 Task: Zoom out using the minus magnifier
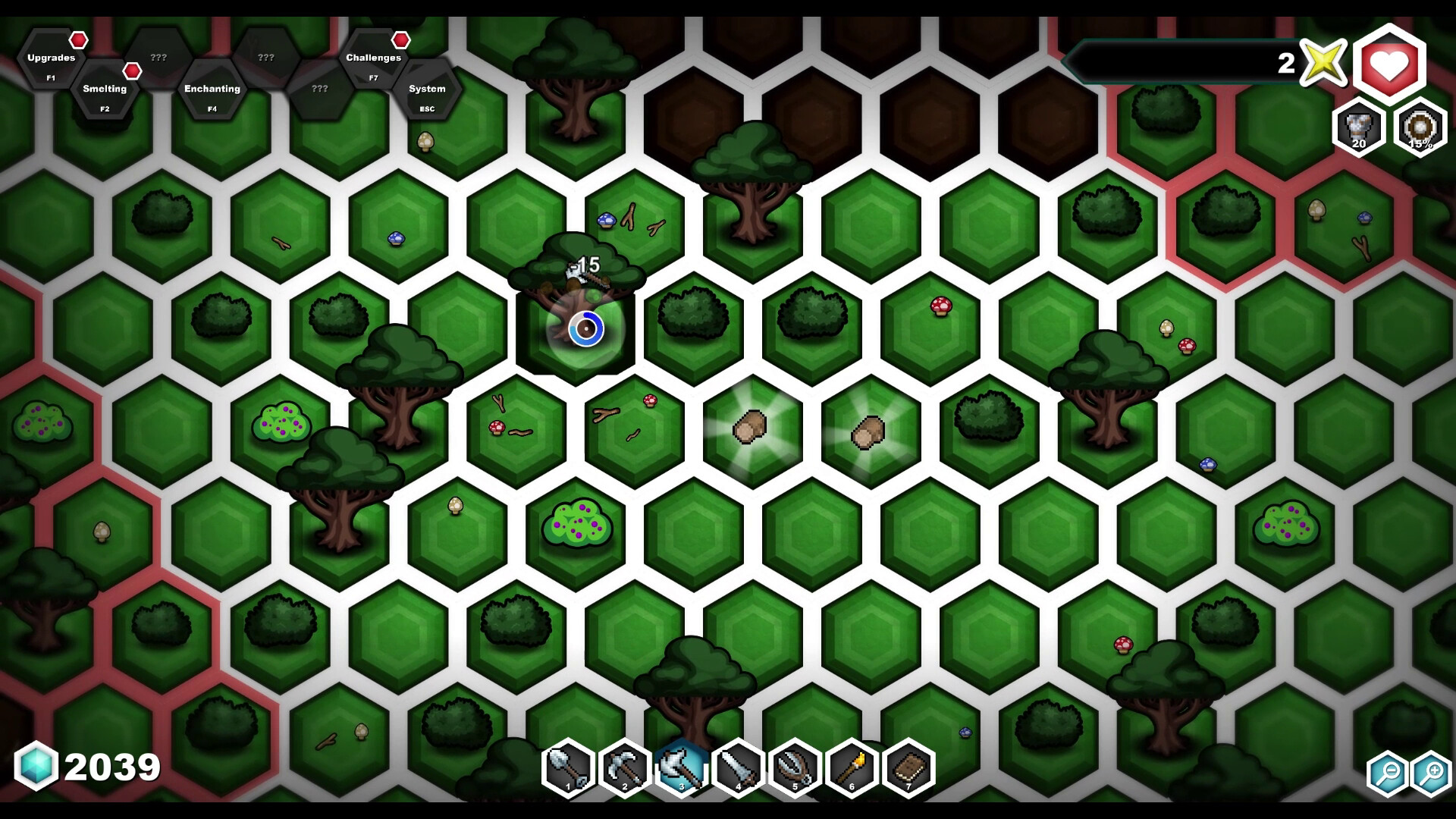pyautogui.click(x=1387, y=774)
